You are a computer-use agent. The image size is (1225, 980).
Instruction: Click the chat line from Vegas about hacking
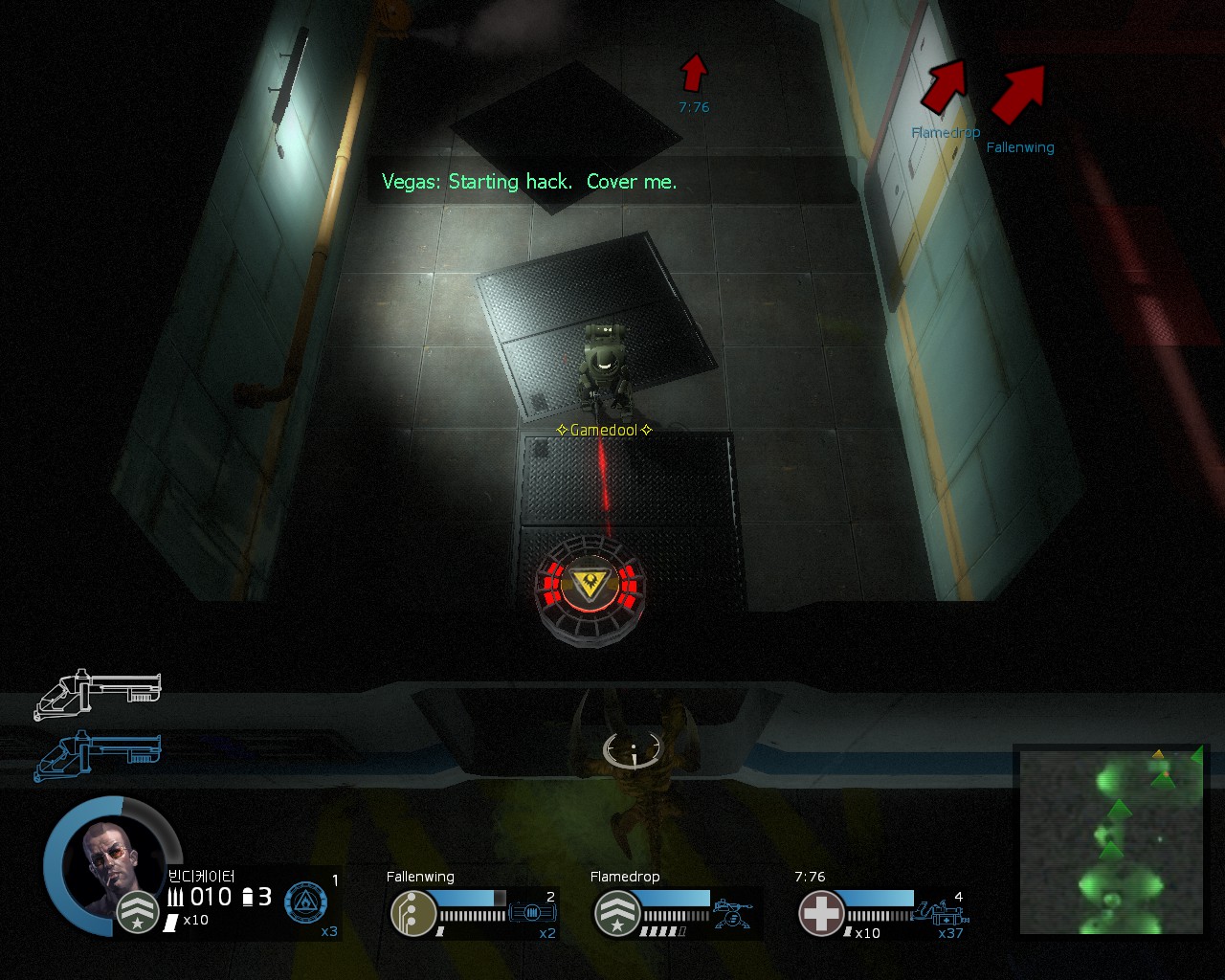[529, 182]
